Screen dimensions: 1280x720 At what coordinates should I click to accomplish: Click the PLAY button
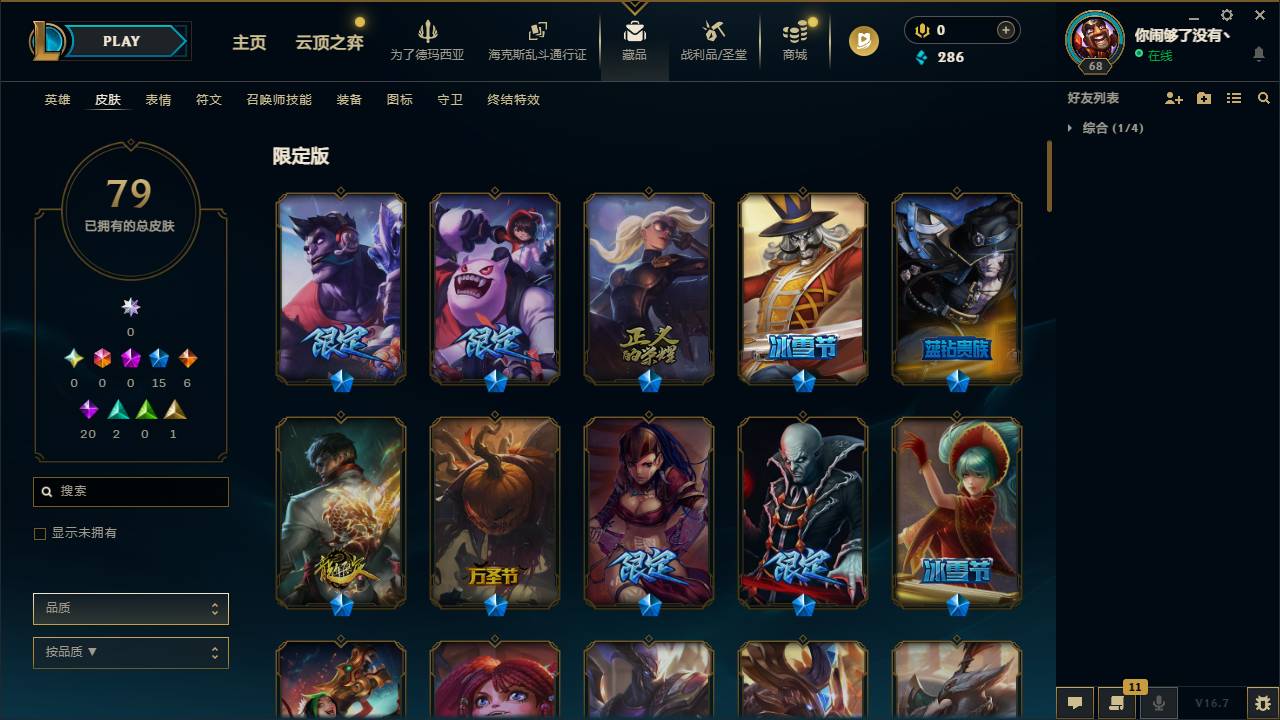[120, 41]
